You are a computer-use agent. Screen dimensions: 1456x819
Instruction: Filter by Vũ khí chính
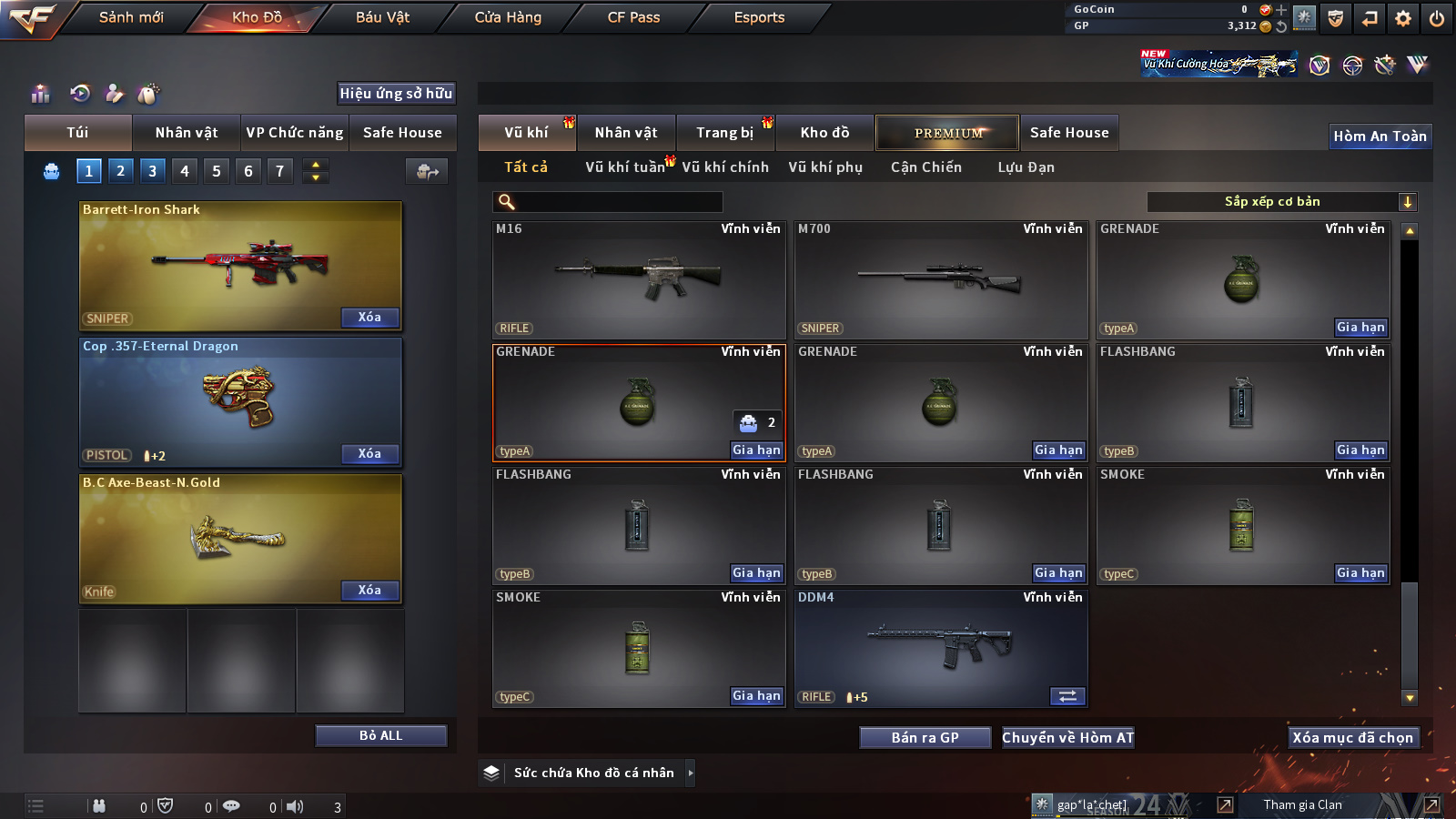tap(724, 167)
